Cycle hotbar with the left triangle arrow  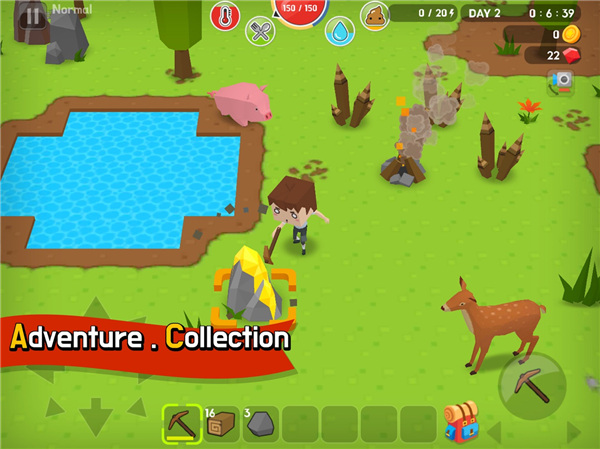(494, 432)
